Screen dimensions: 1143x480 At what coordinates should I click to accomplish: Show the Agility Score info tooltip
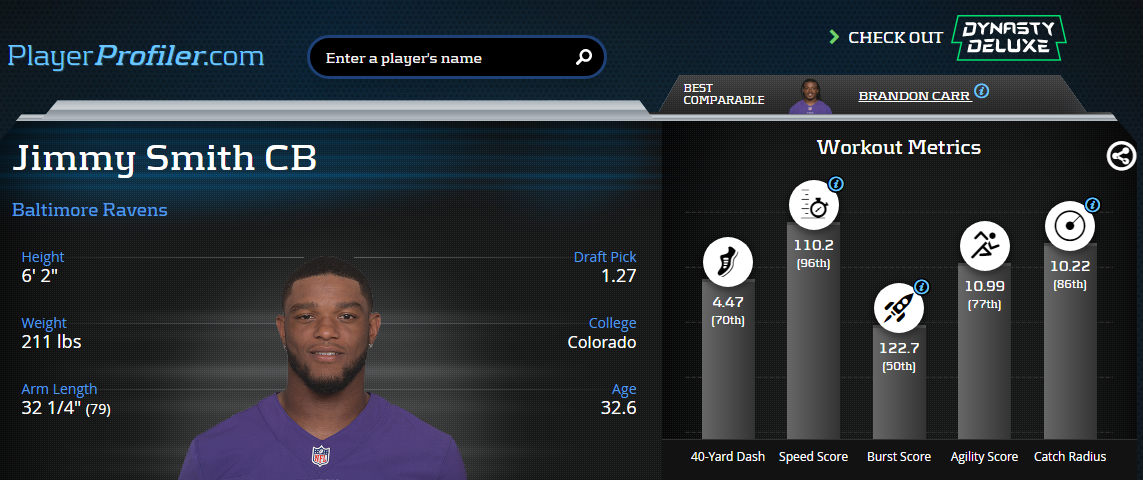(1007, 225)
